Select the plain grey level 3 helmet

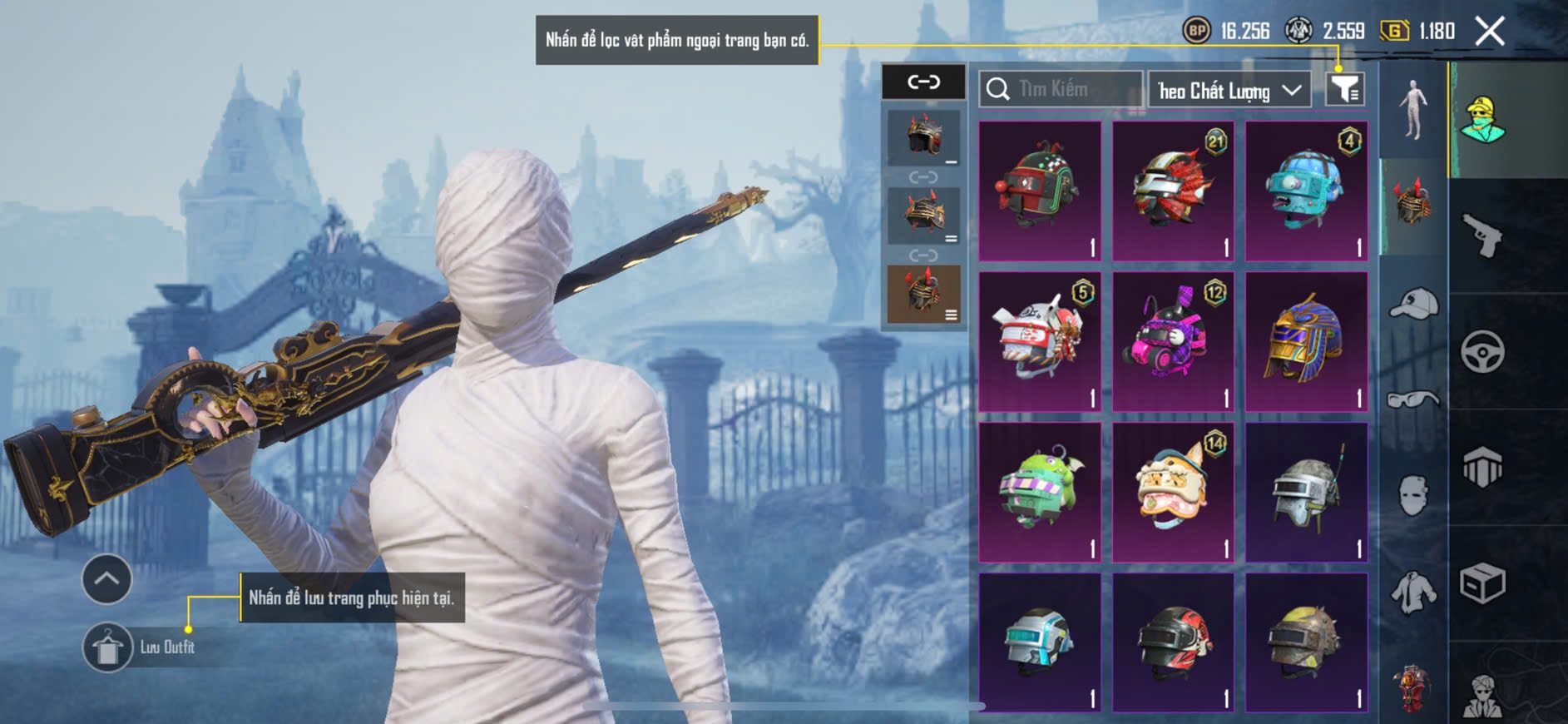(1305, 491)
